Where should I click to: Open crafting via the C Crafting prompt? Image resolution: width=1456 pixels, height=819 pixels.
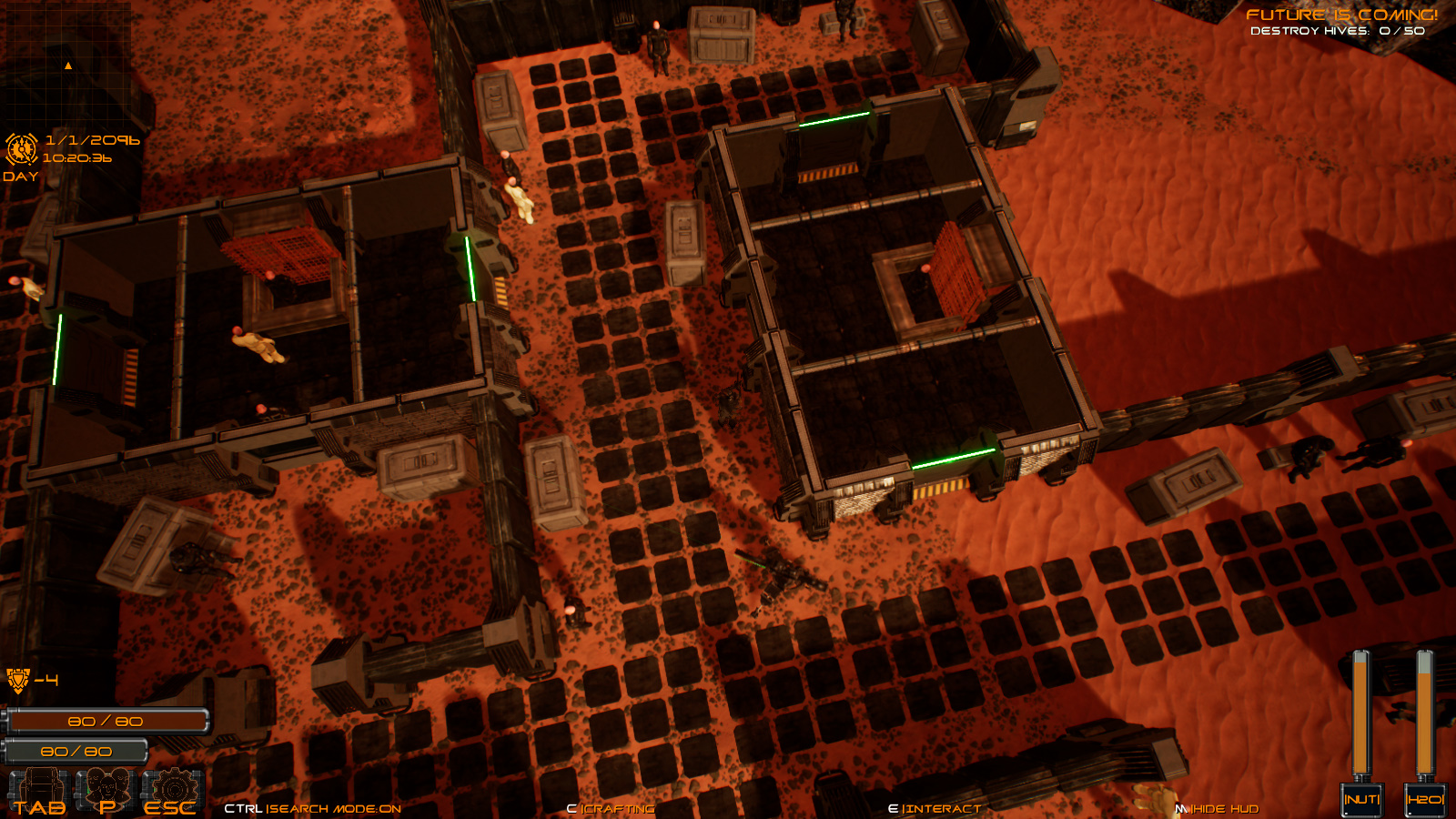(610, 807)
